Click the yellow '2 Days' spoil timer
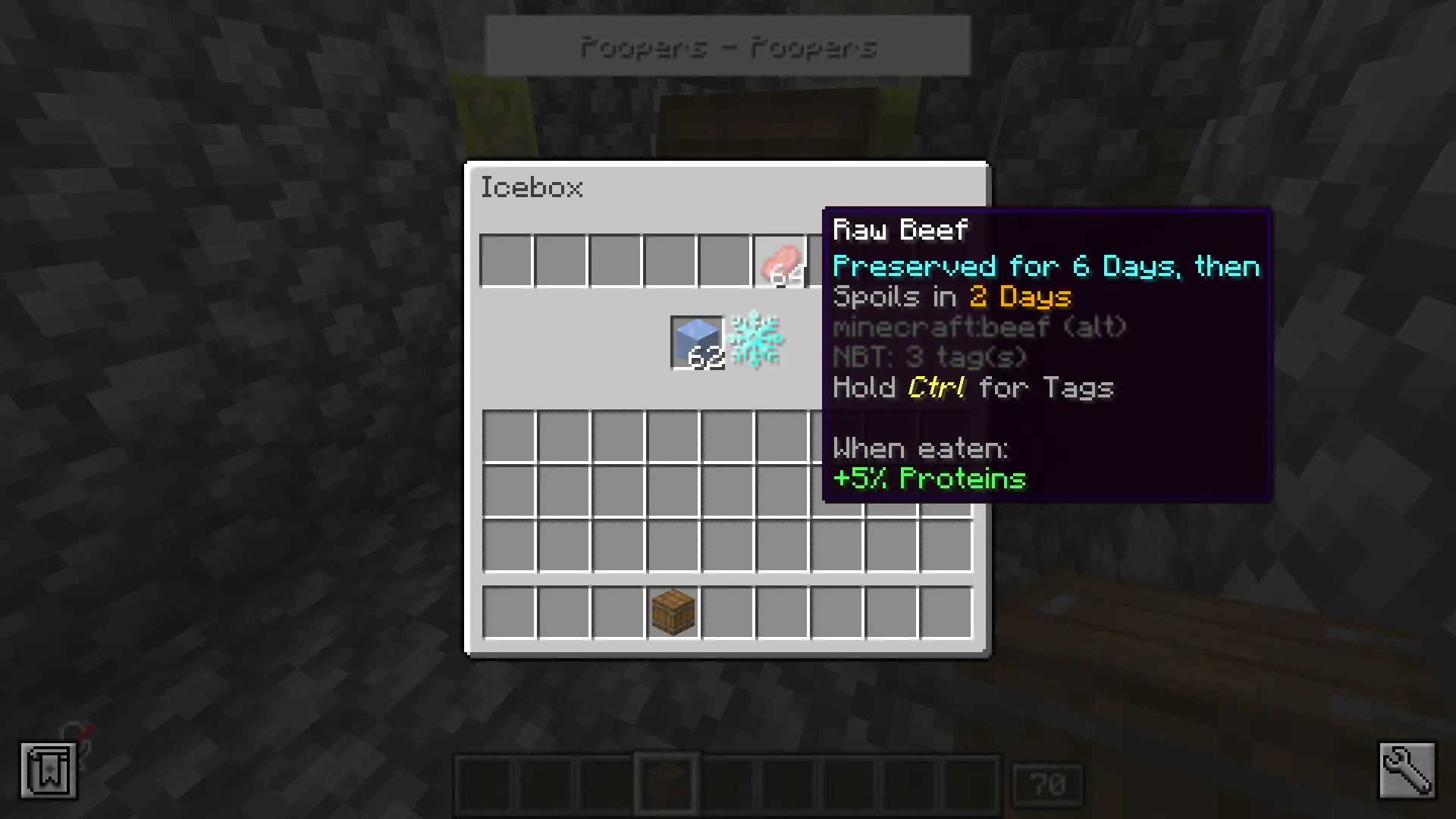Viewport: 1456px width, 819px height. [1020, 297]
